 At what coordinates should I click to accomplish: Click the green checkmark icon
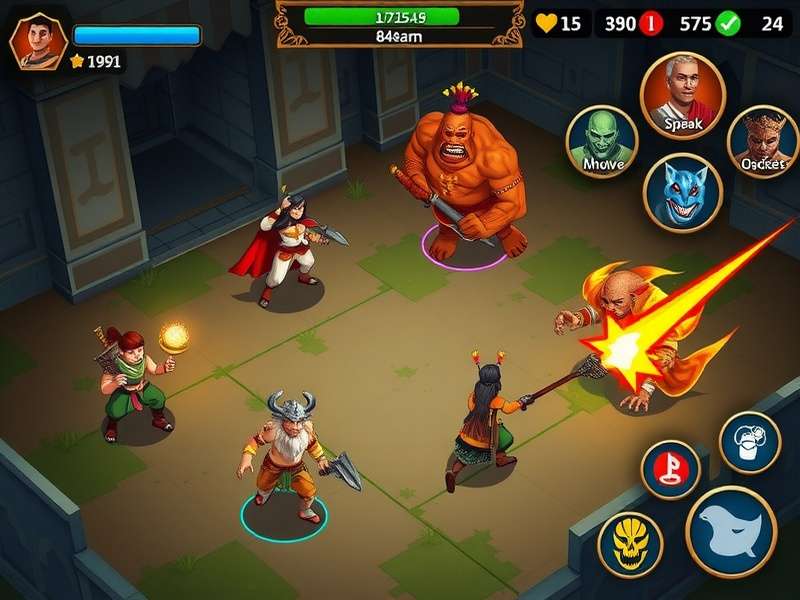pos(727,24)
